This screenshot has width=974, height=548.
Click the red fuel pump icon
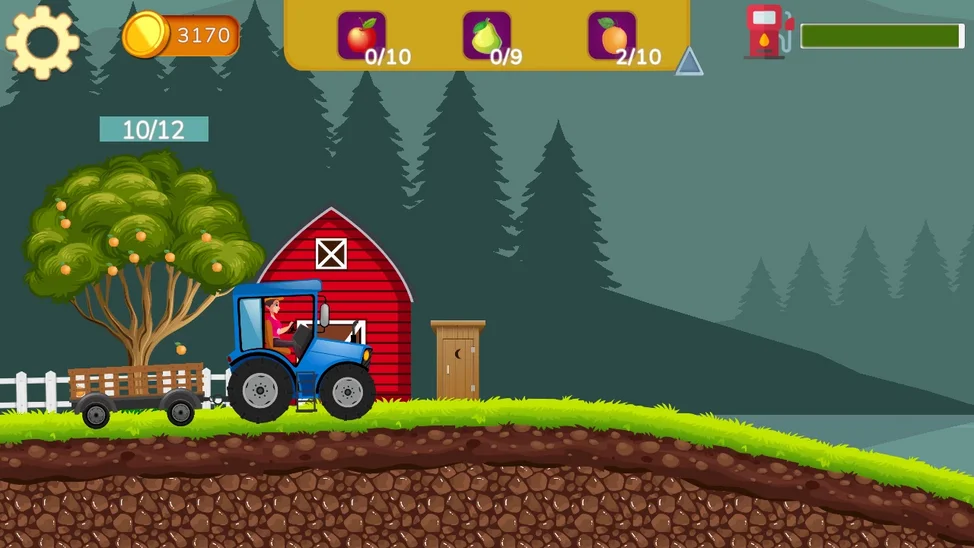click(768, 32)
